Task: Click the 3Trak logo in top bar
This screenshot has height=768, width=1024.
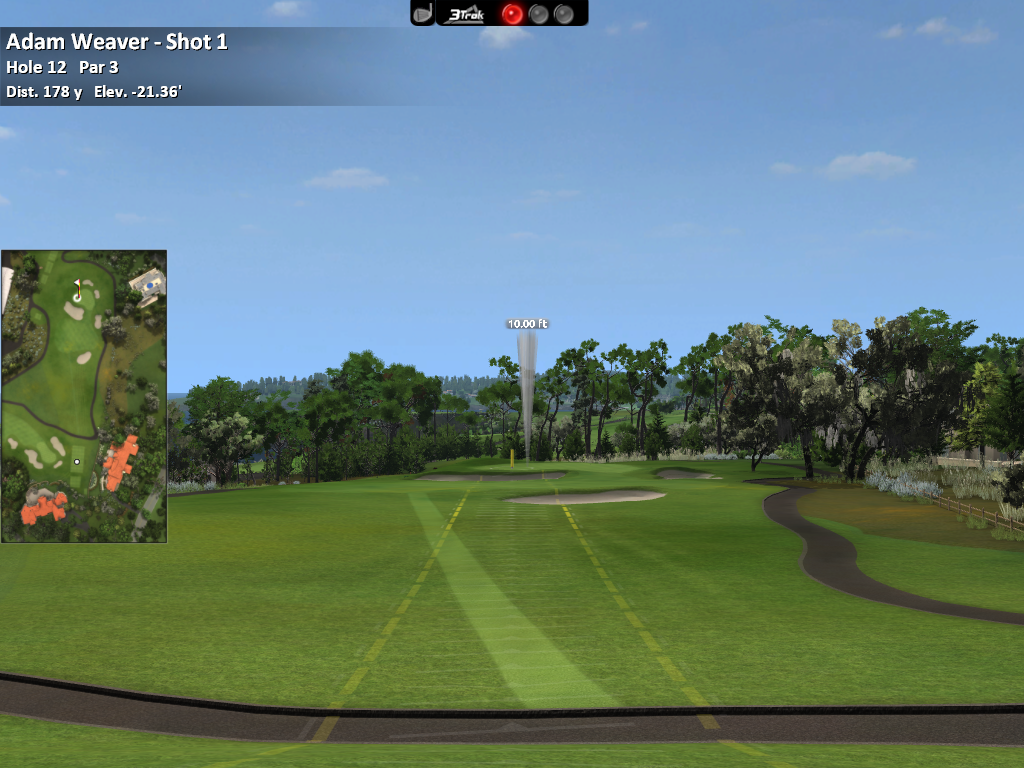Action: click(467, 13)
